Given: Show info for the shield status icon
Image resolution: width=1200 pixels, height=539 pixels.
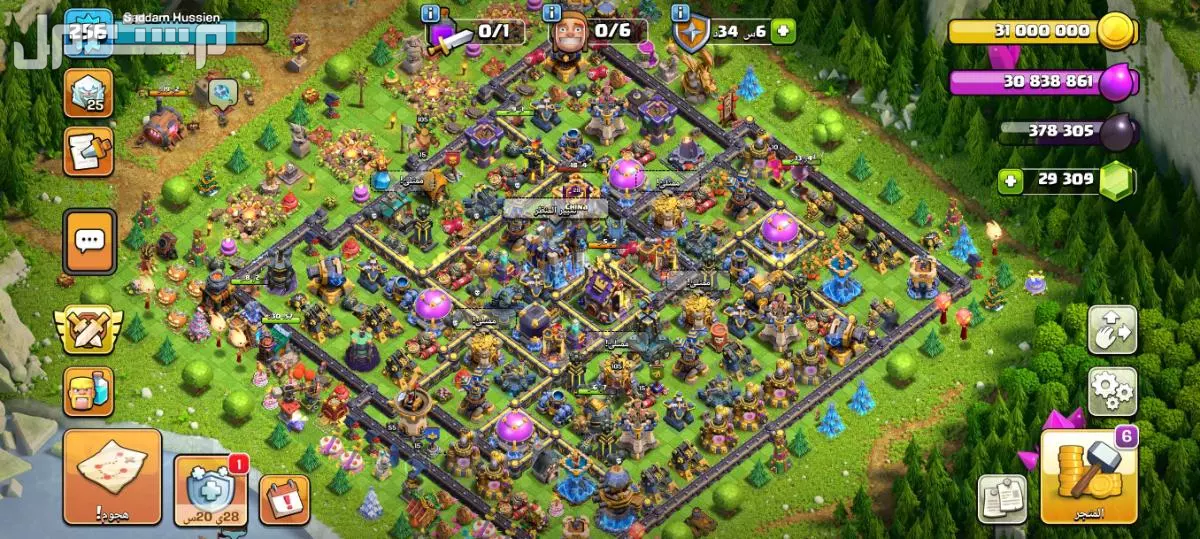Looking at the screenshot, I should pos(681,13).
